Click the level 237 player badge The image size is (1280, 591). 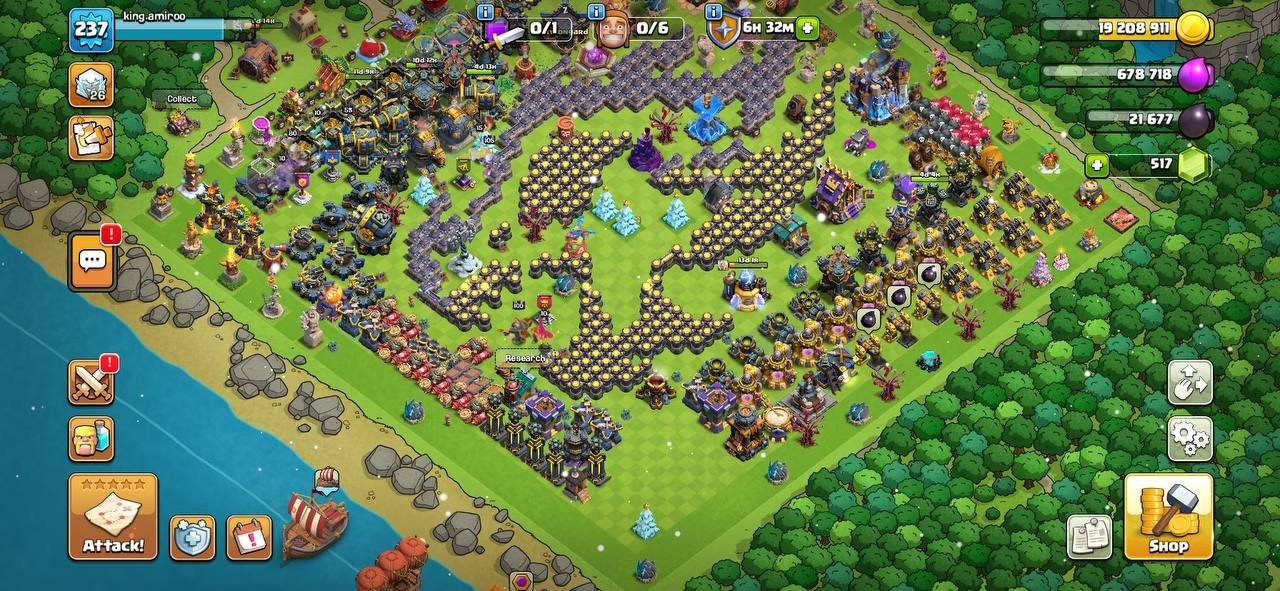(91, 30)
